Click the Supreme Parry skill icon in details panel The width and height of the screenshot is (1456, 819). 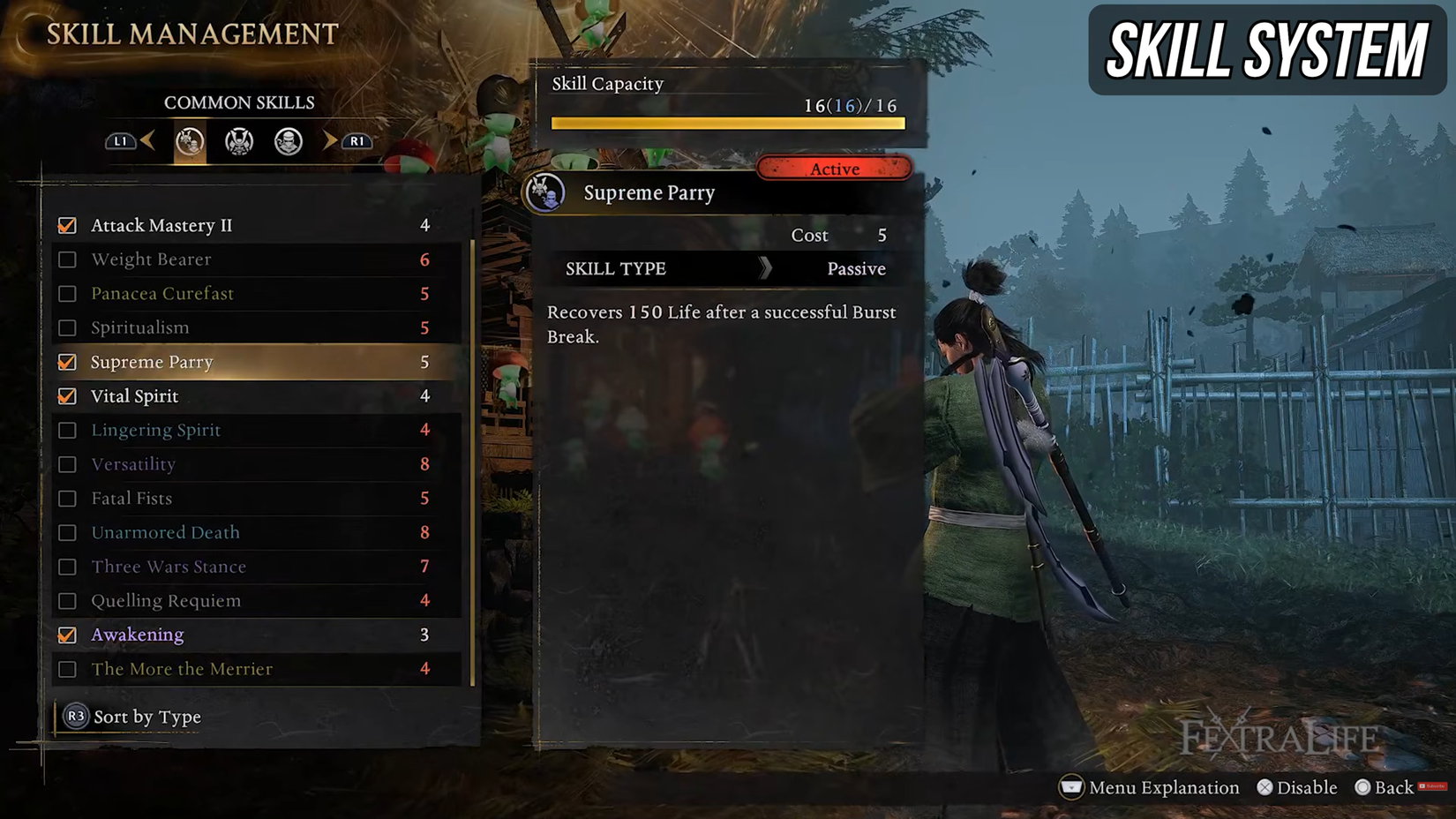click(x=547, y=193)
